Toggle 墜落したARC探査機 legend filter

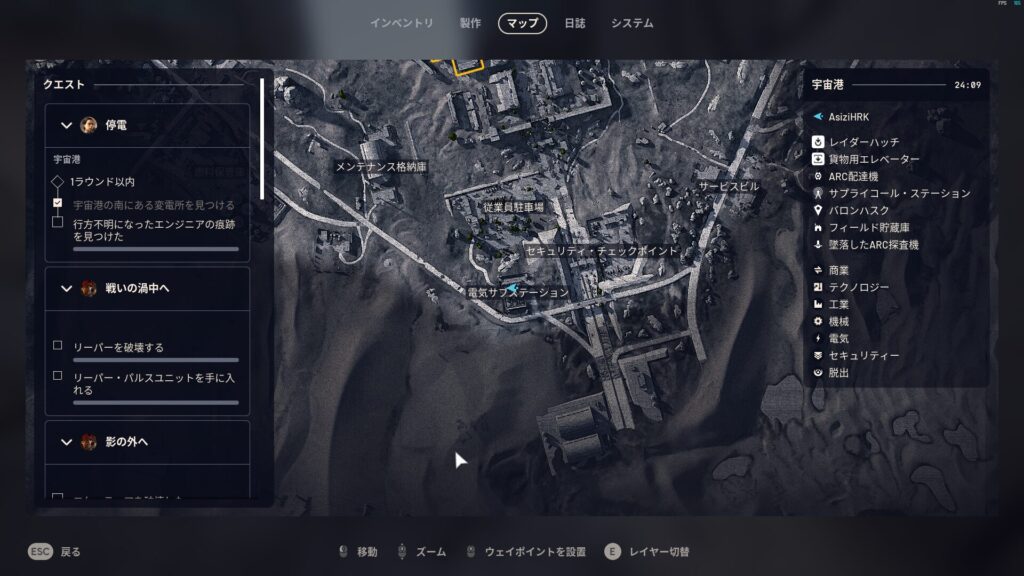pyautogui.click(x=873, y=245)
